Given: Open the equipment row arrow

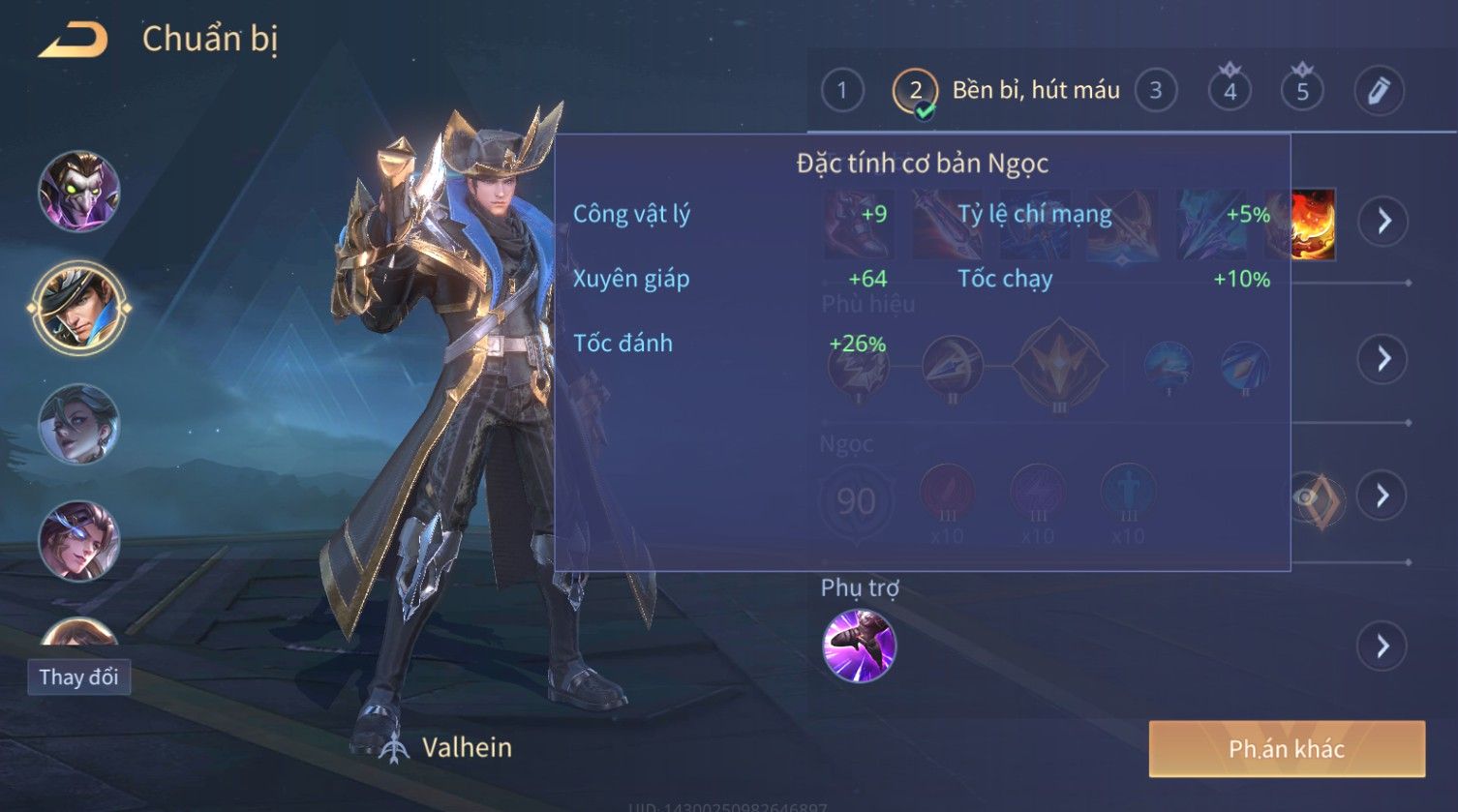Looking at the screenshot, I should tap(1383, 222).
